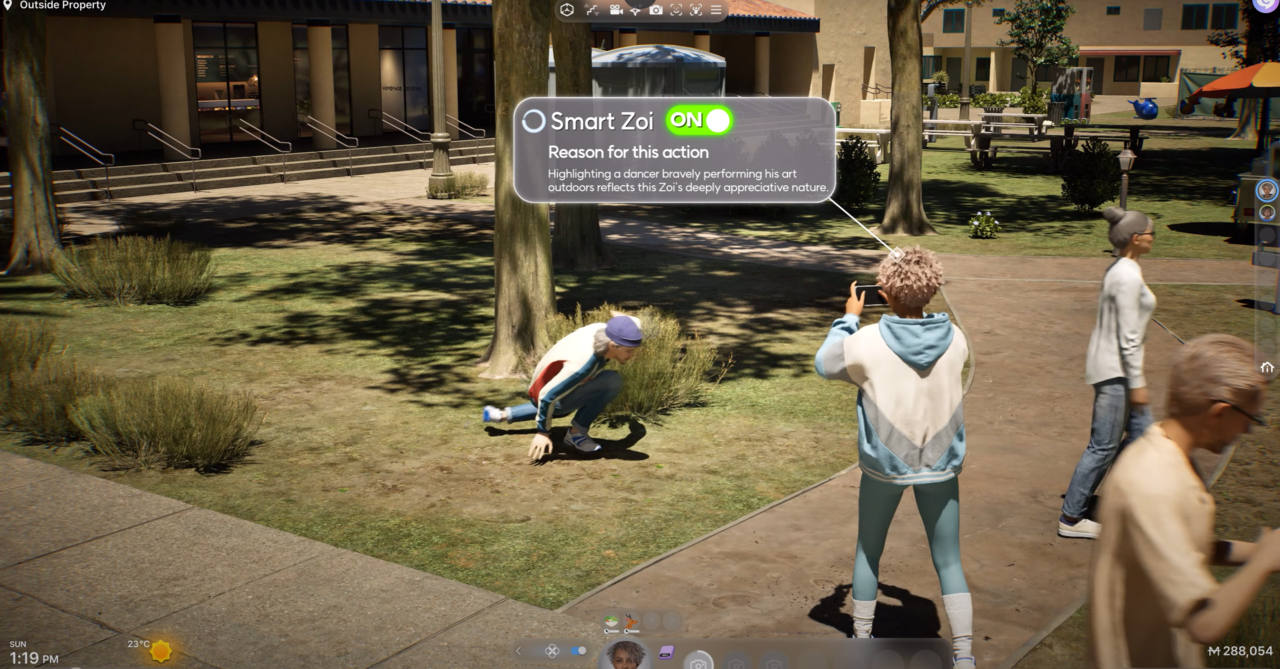Select the salad bowl status icon

click(x=611, y=620)
